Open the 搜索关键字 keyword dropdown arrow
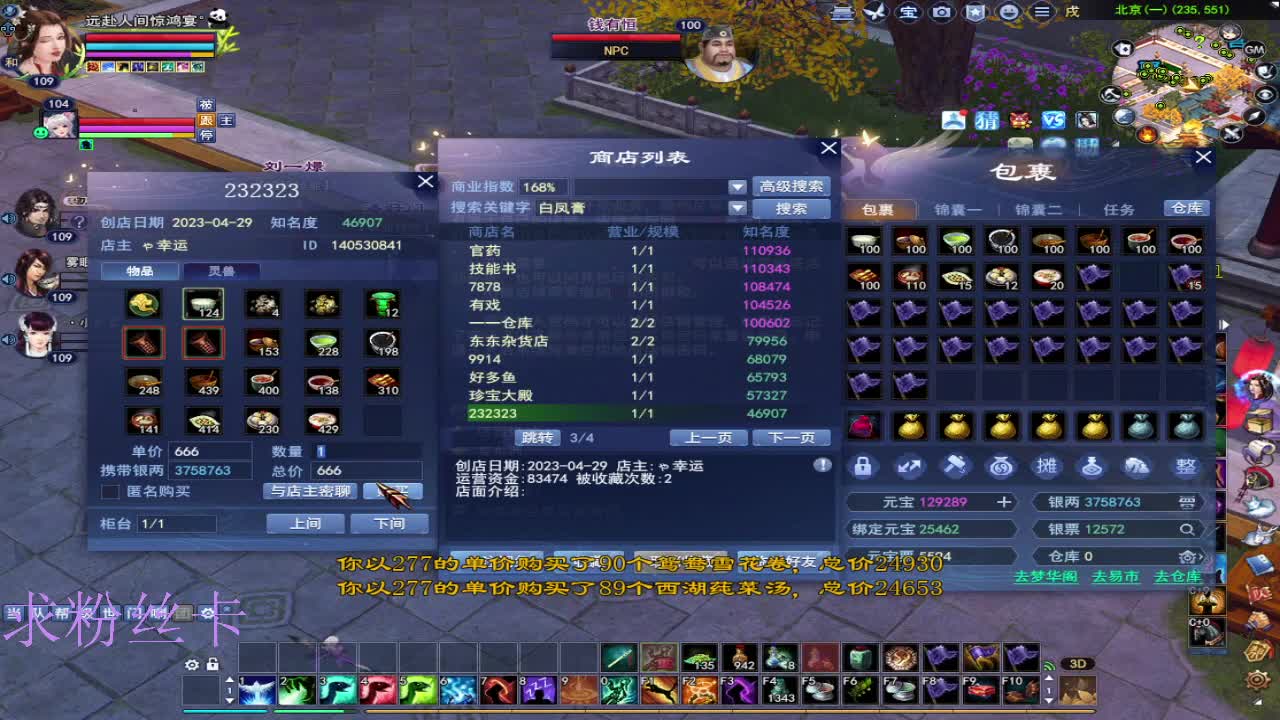The height and width of the screenshot is (720, 1280). coord(737,208)
